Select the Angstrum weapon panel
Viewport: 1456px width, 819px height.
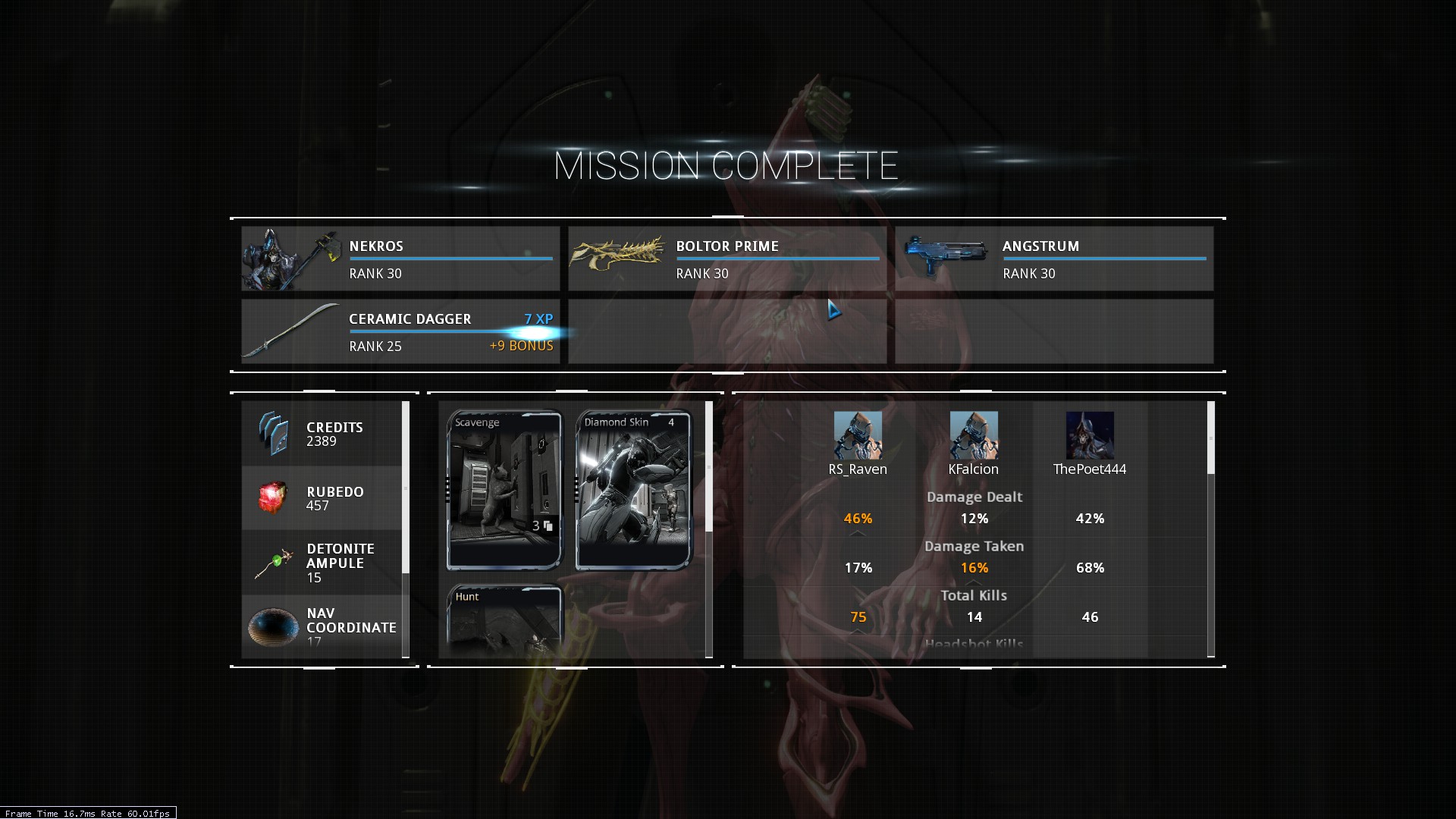[1054, 259]
